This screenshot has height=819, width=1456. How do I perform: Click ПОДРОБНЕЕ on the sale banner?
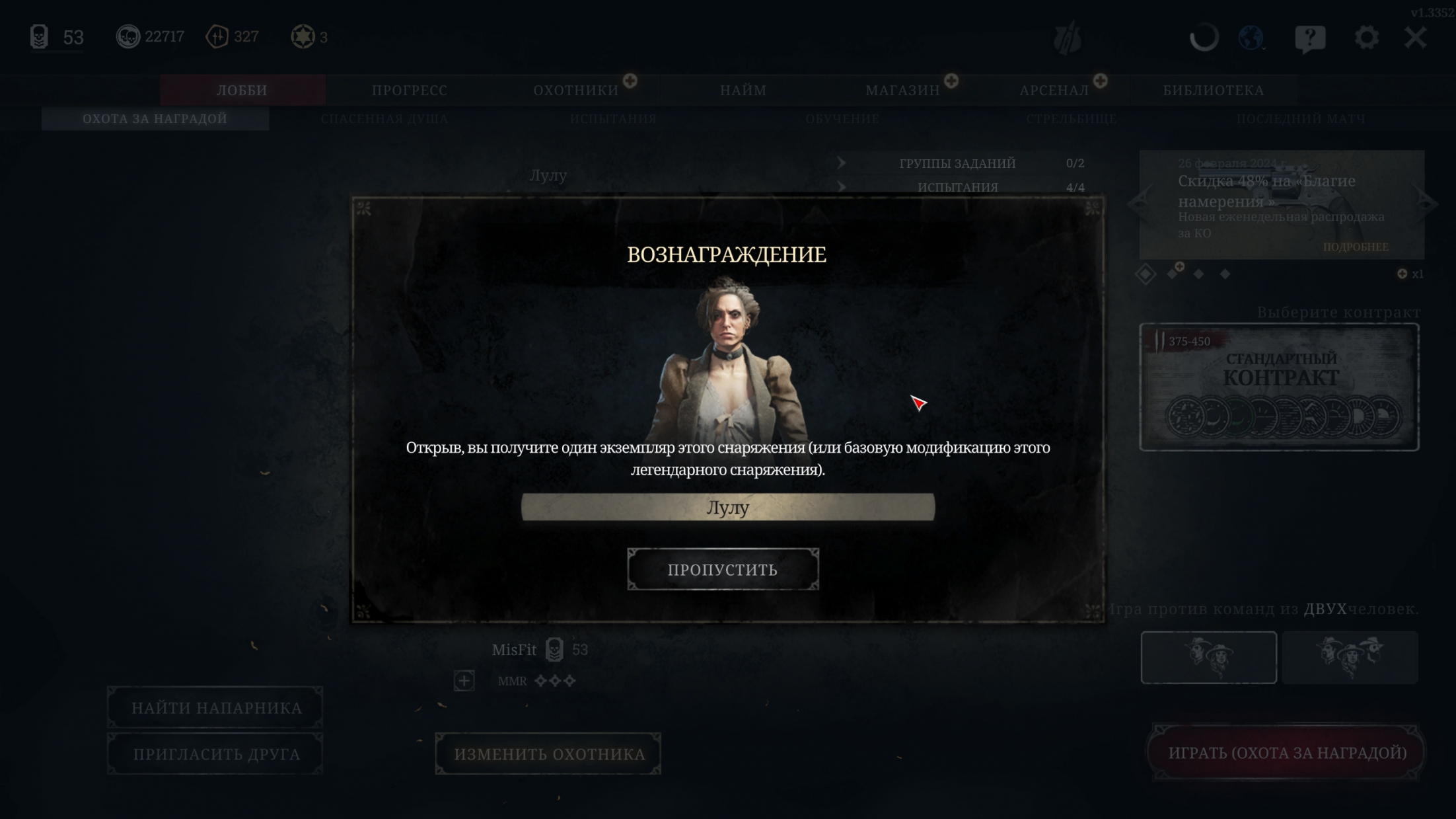[x=1356, y=247]
